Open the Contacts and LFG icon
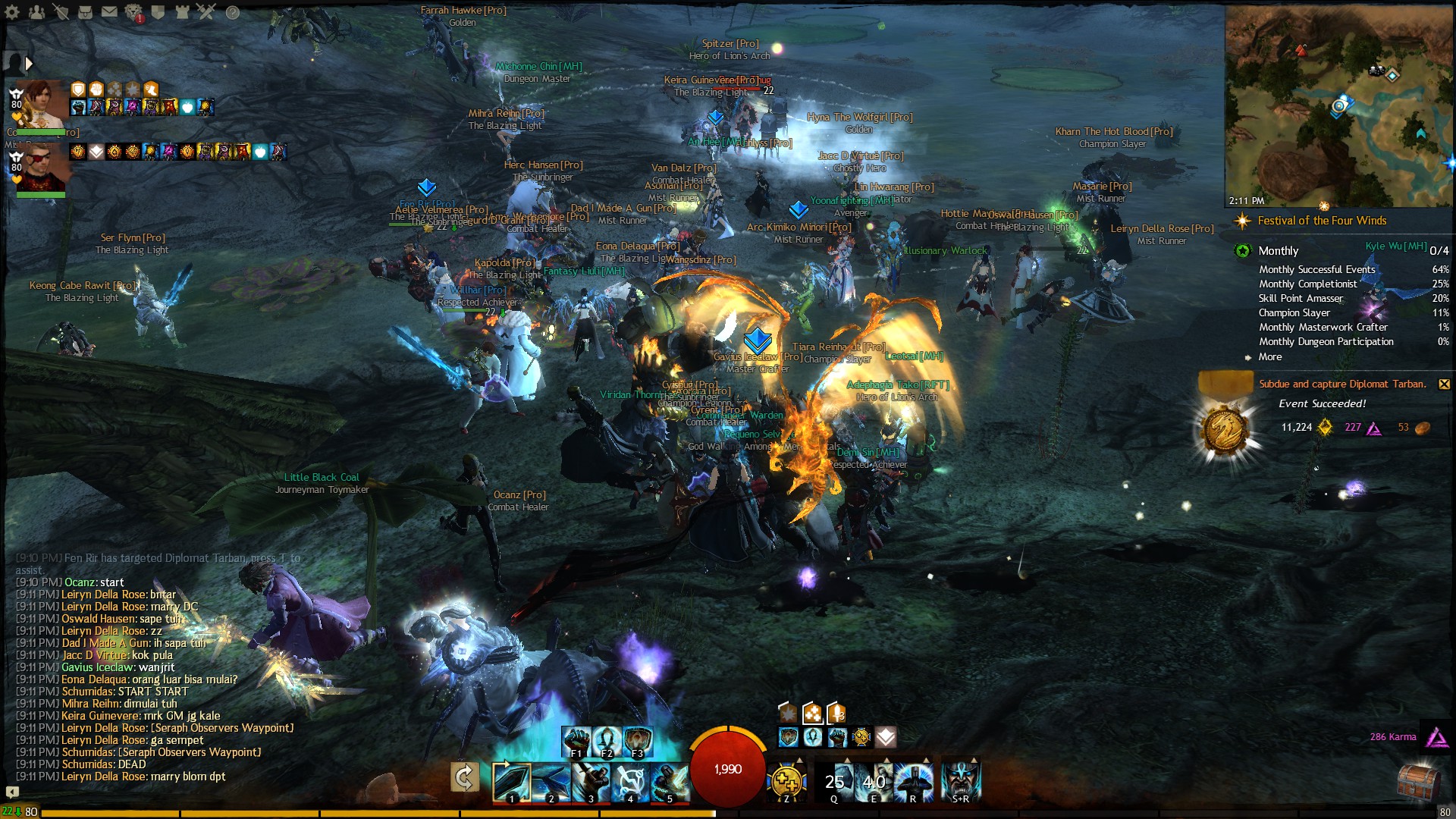 click(x=37, y=11)
